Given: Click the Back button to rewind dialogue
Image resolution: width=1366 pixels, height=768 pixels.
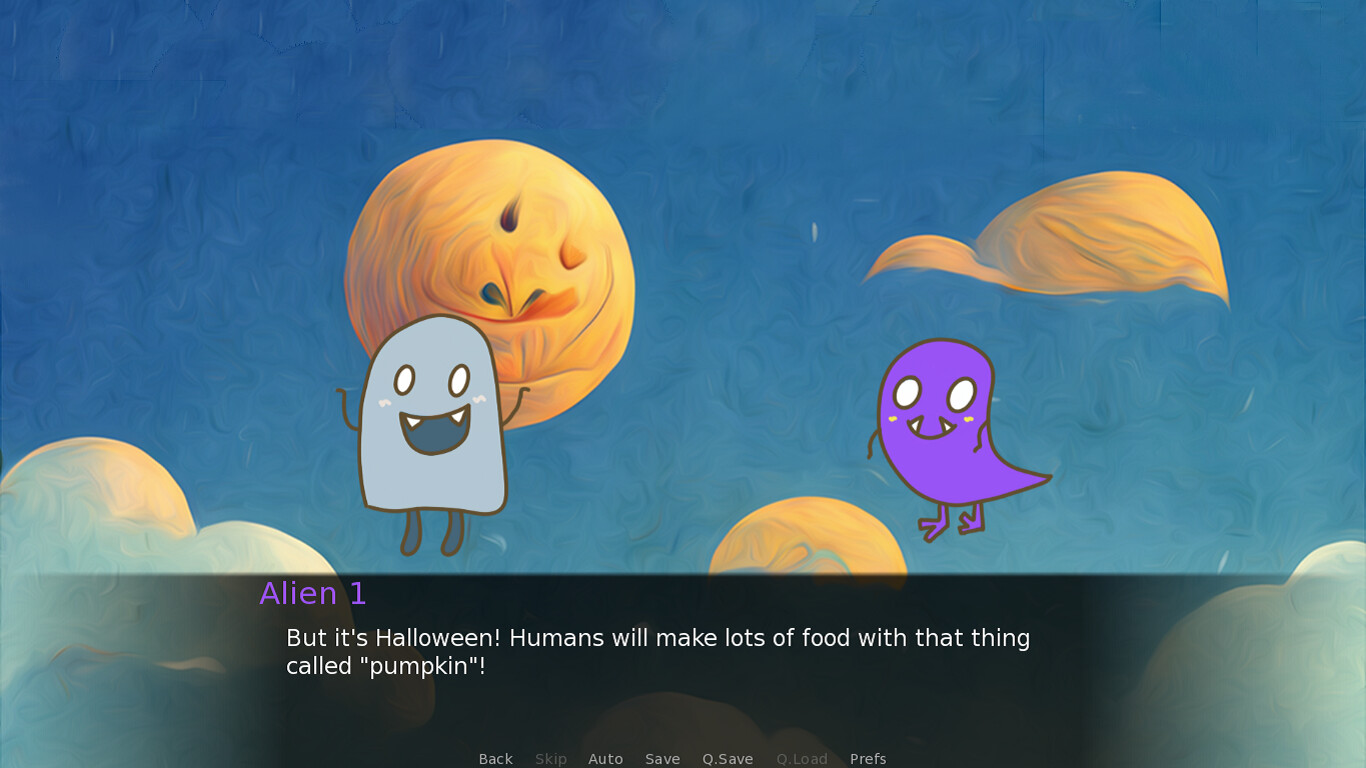Looking at the screenshot, I should pyautogui.click(x=495, y=759).
